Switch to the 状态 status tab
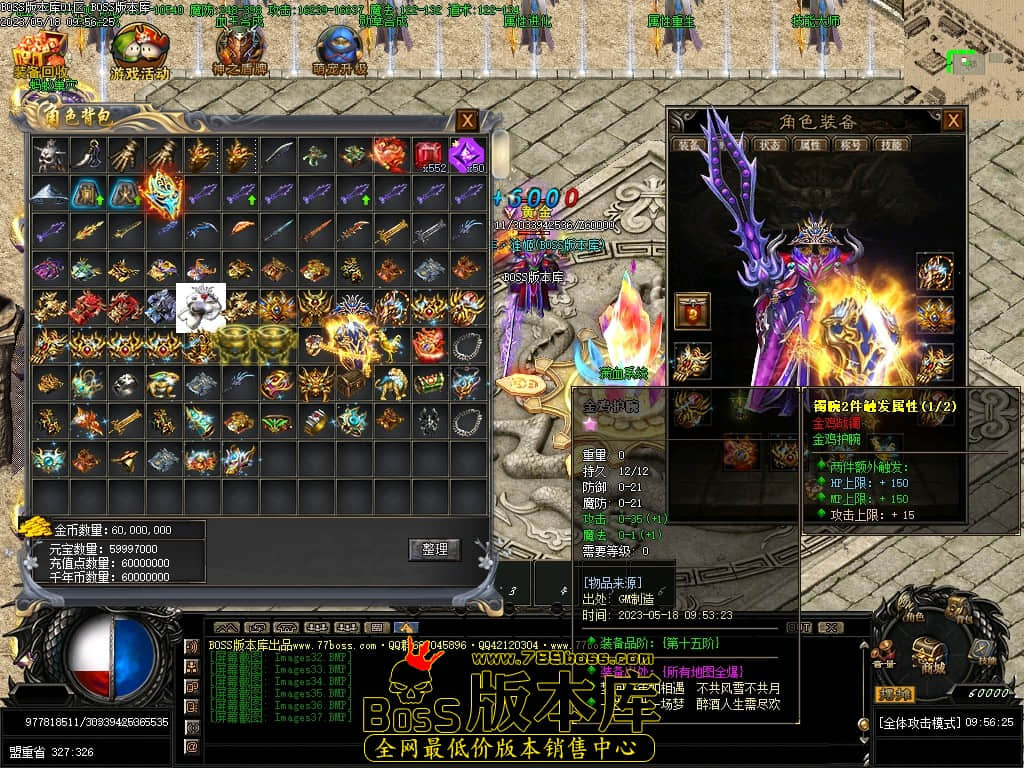 click(x=771, y=144)
